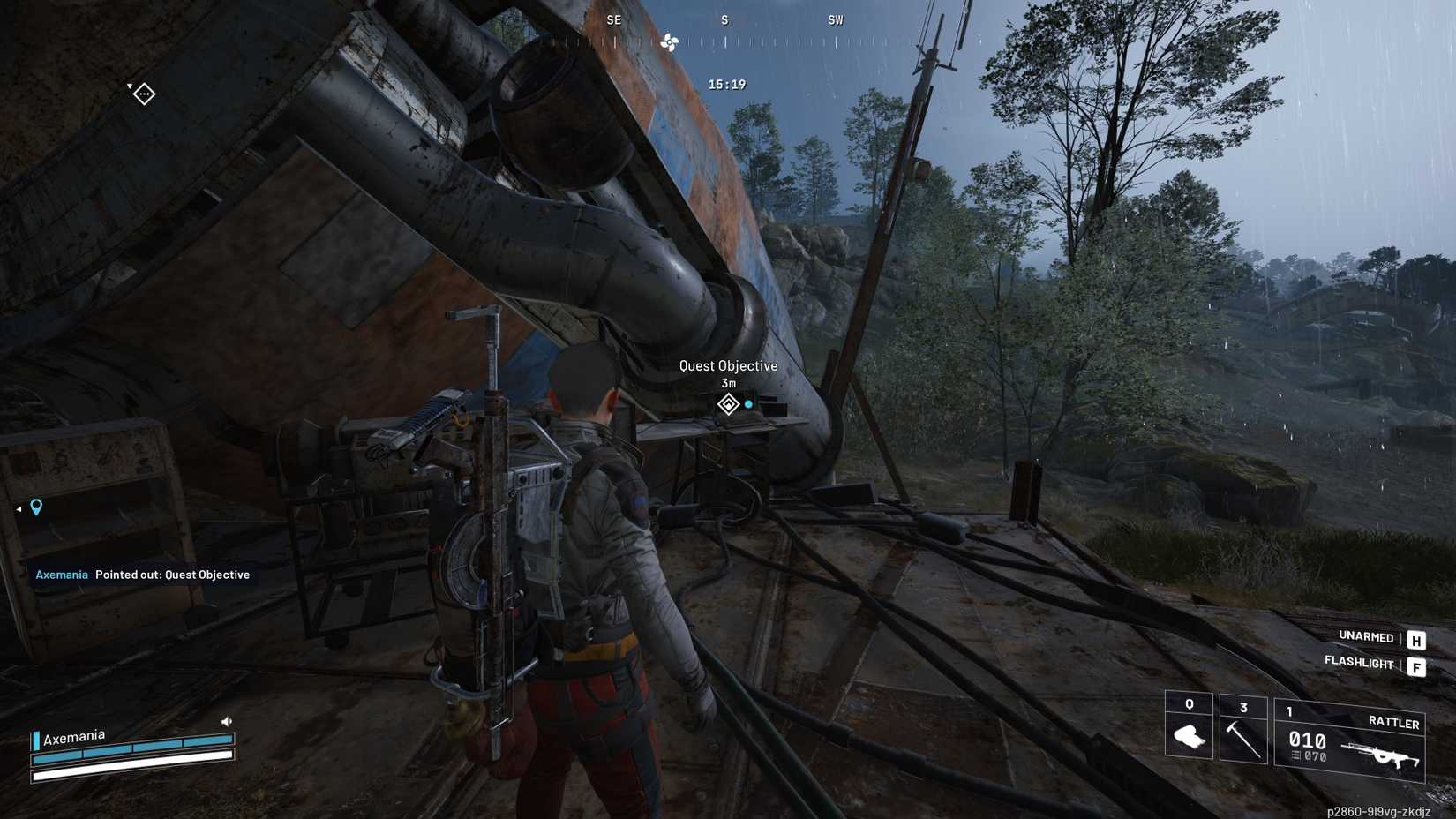Click the RATTLER weapon name label

1395,723
